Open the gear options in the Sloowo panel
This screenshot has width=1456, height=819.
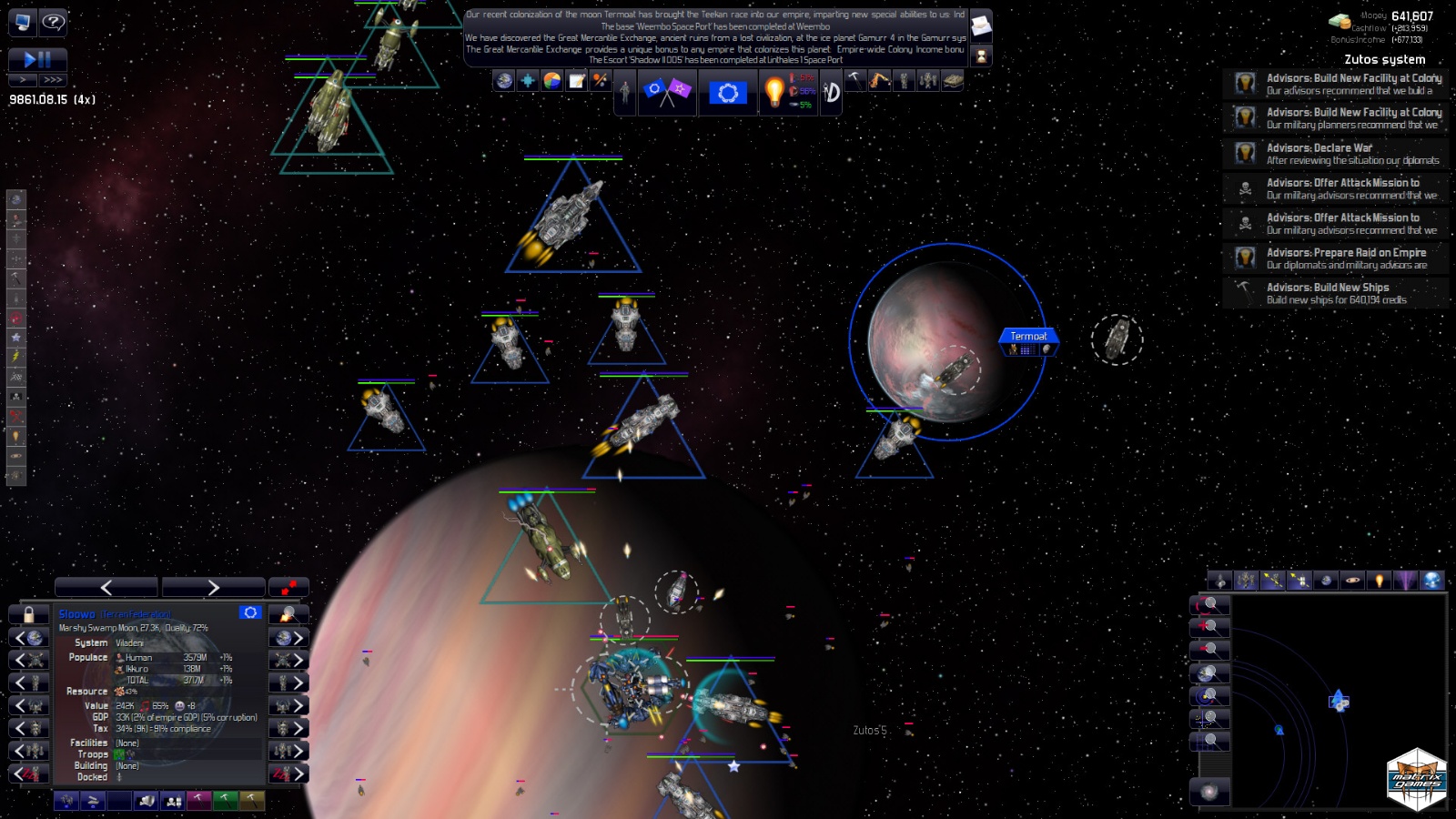pos(250,613)
